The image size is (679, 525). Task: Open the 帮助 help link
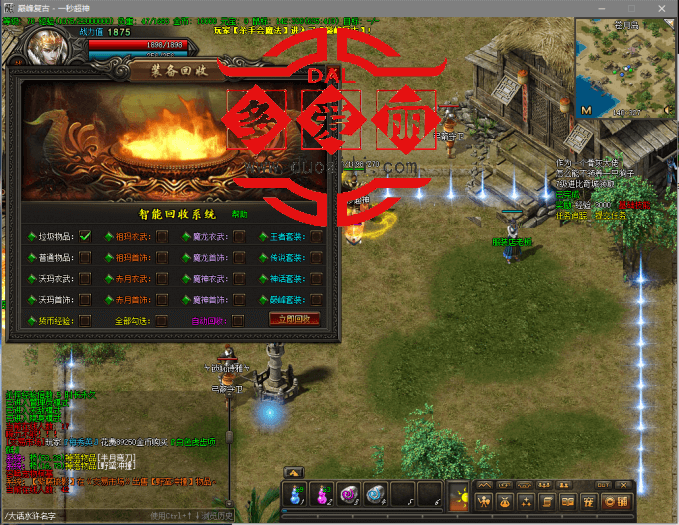pos(240,214)
